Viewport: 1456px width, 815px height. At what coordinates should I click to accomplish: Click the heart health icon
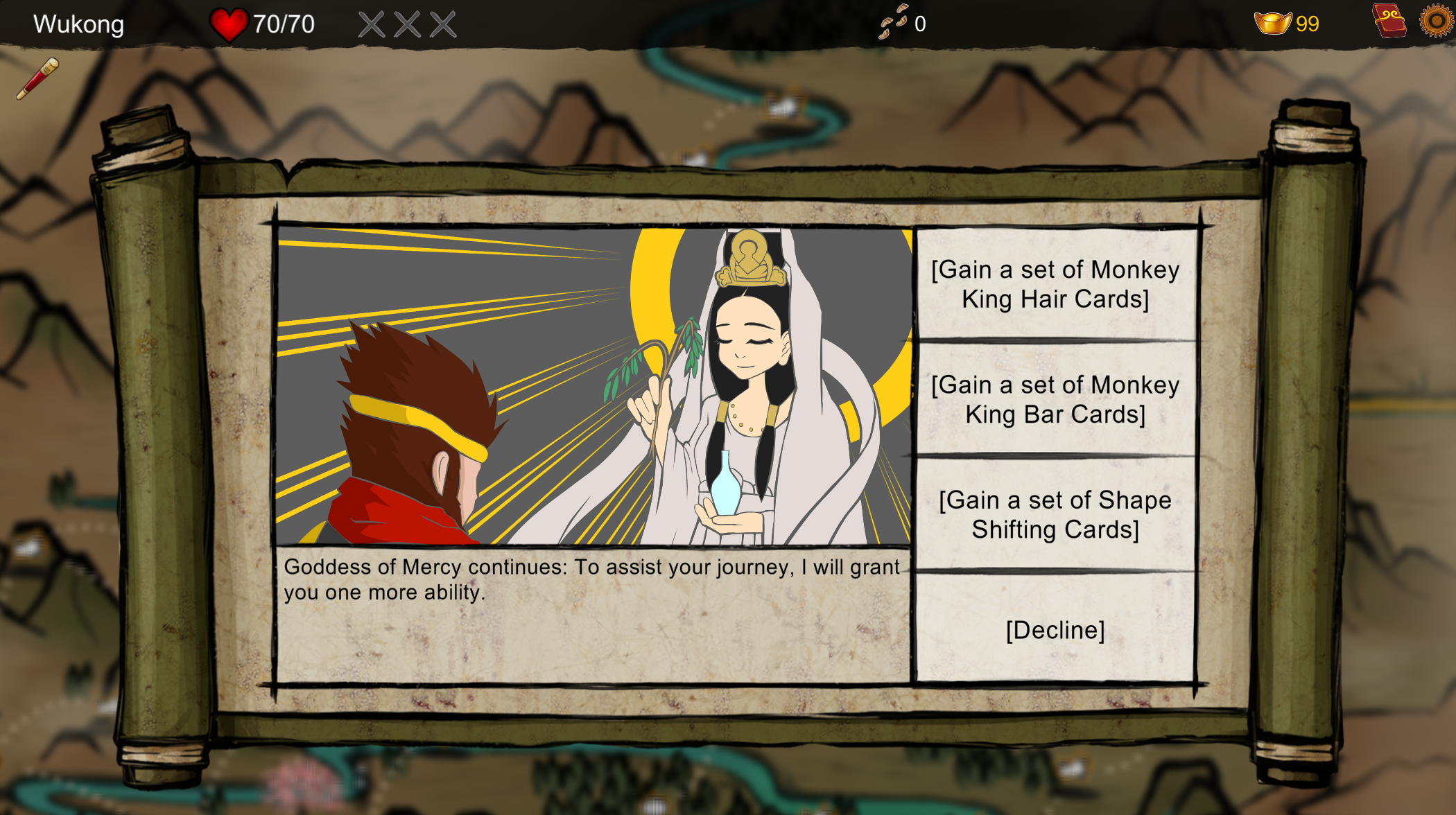coord(229,23)
